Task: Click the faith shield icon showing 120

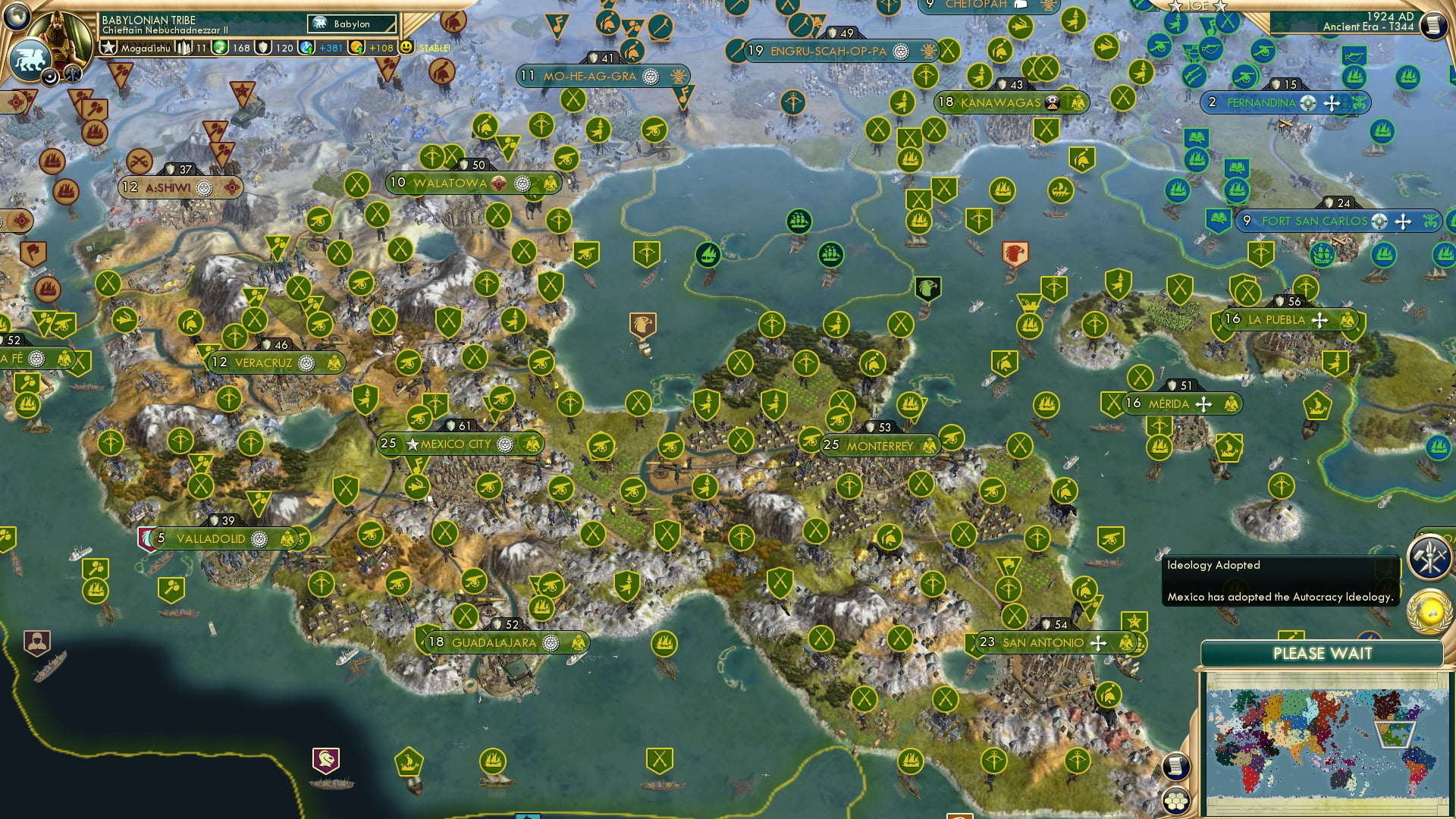Action: pos(263,47)
